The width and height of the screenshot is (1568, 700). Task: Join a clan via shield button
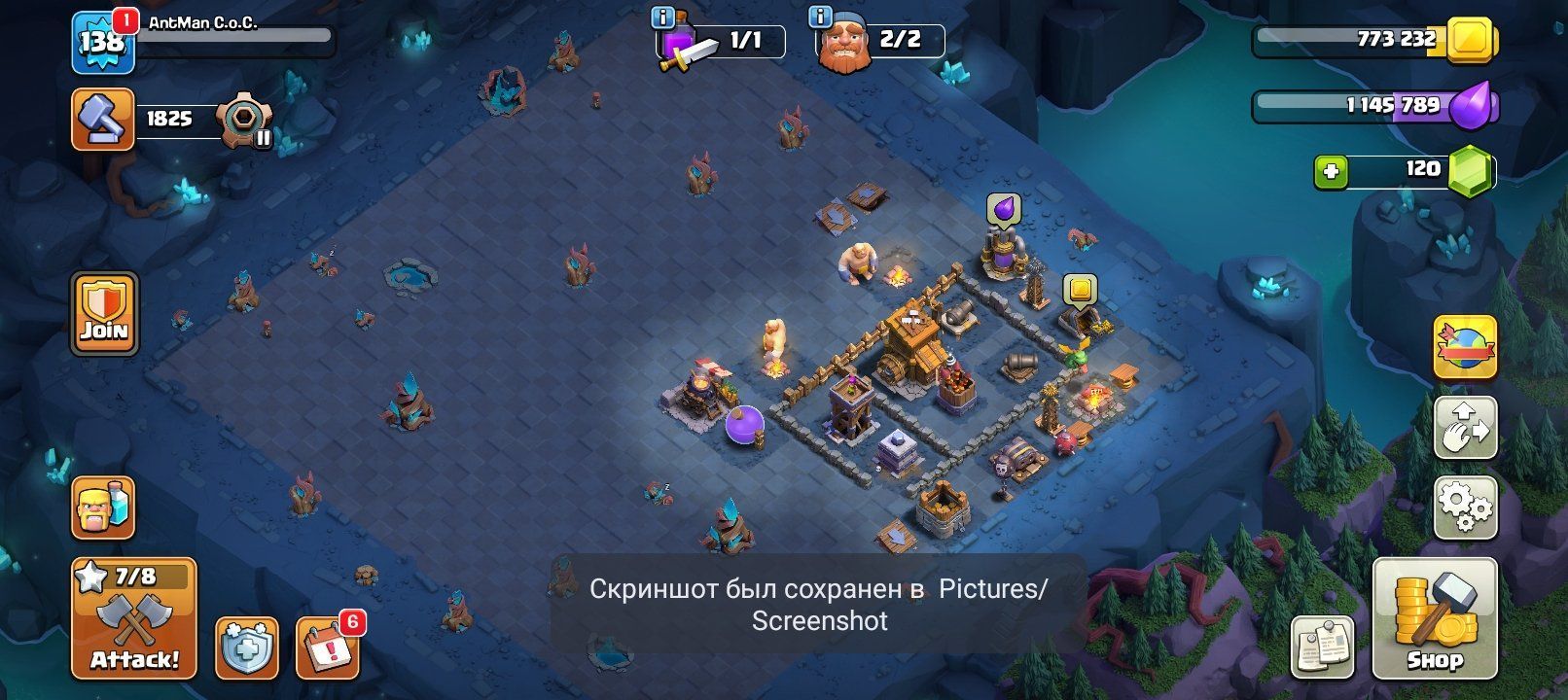[103, 313]
